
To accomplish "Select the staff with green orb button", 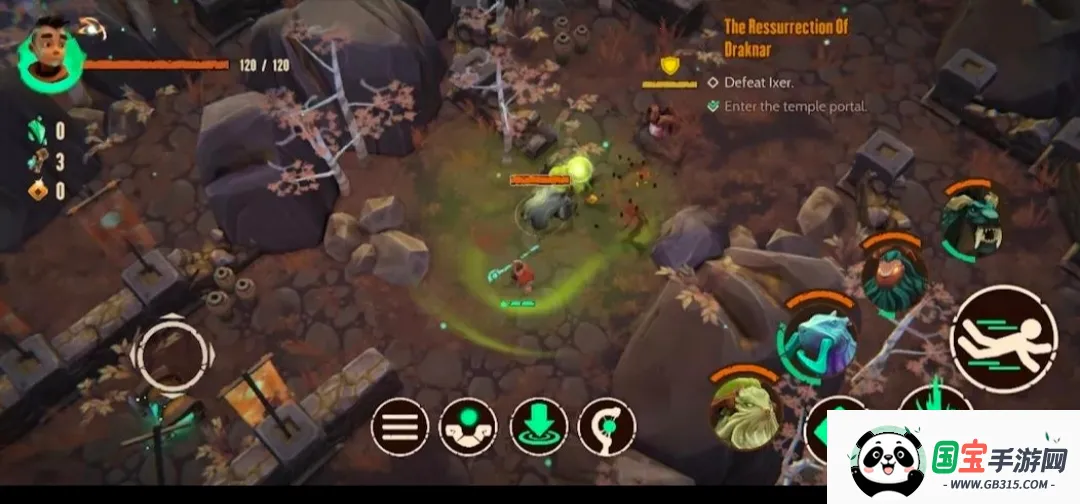I will [606, 428].
